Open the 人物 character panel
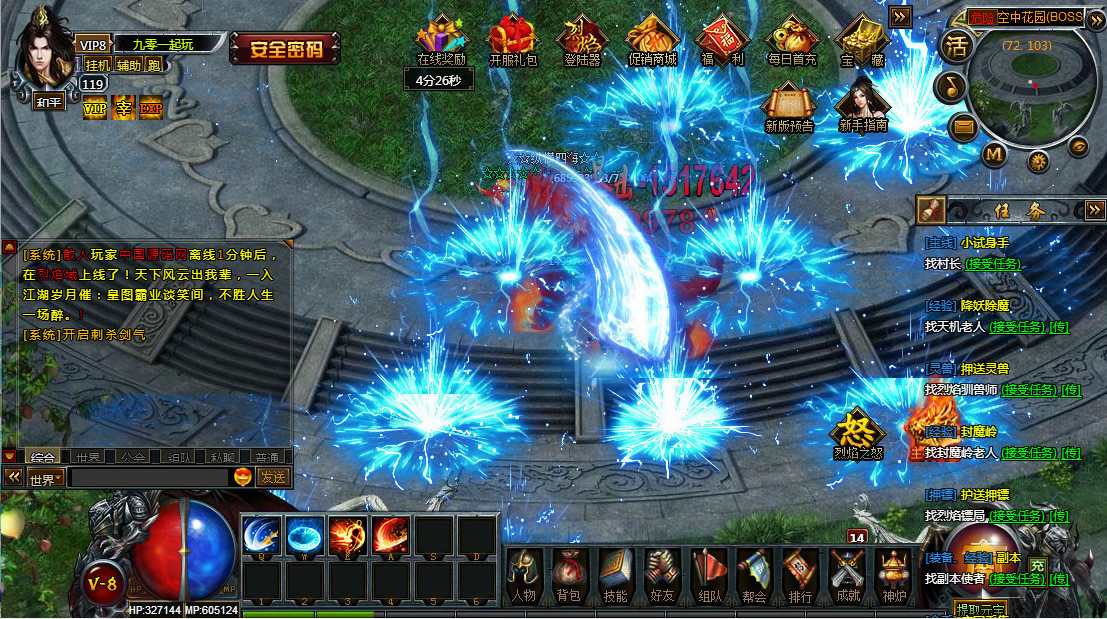This screenshot has width=1107, height=619. (524, 574)
